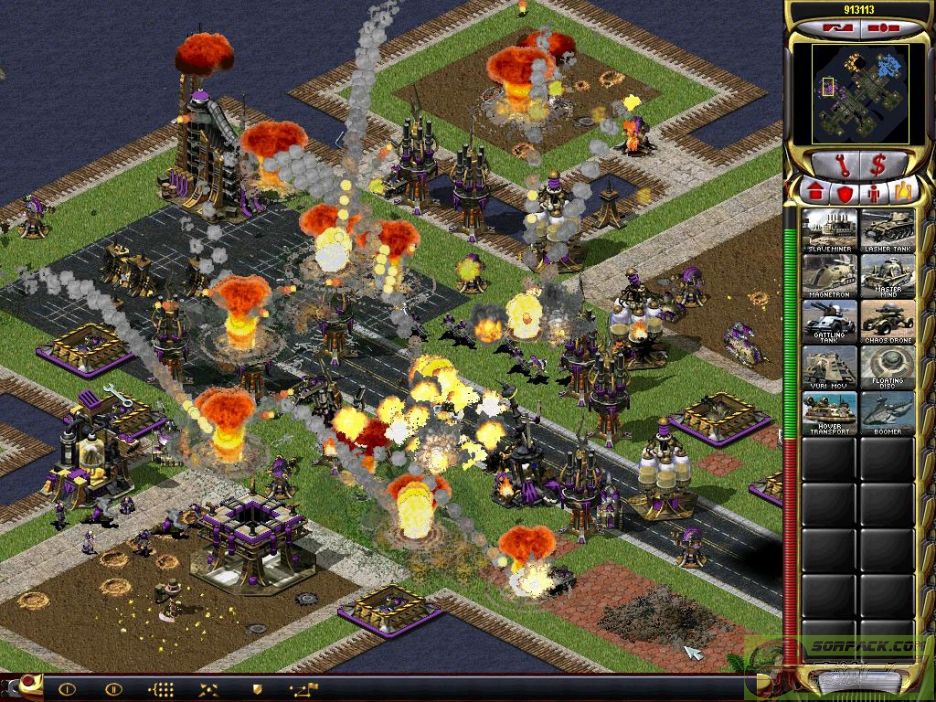Queue a Slave Miner for production
Image resolution: width=936 pixels, height=702 pixels.
[828, 229]
